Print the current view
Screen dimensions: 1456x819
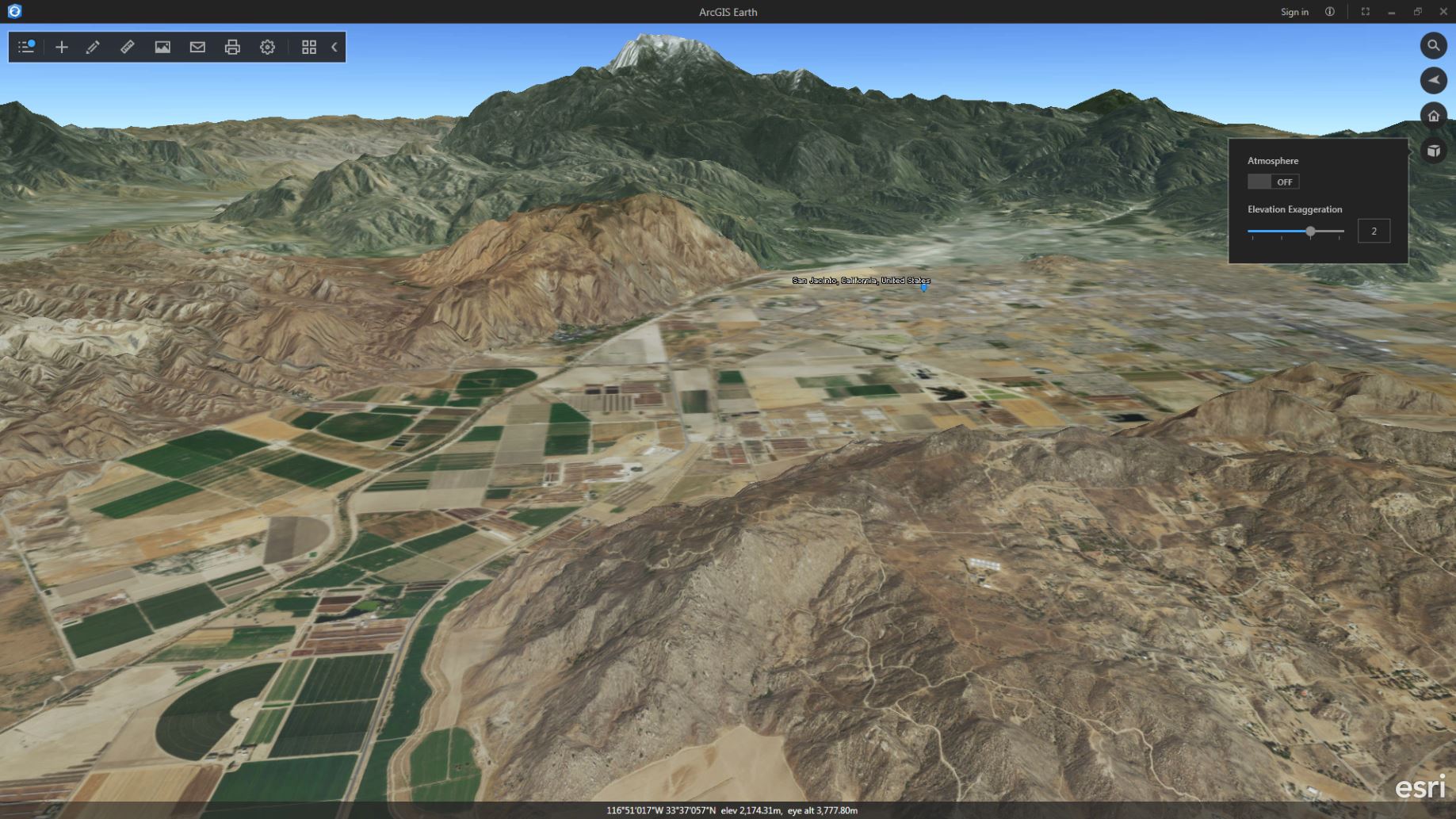(232, 47)
